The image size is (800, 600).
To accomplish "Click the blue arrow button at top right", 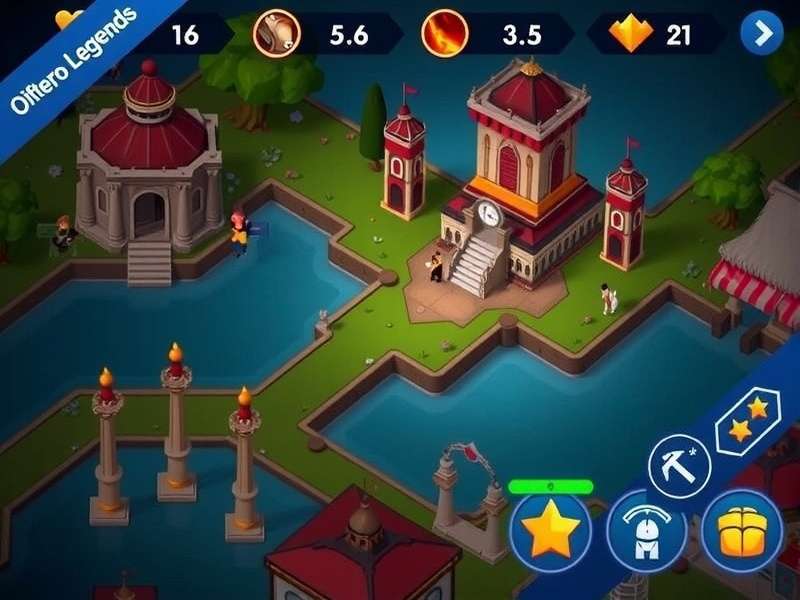I will click(762, 34).
